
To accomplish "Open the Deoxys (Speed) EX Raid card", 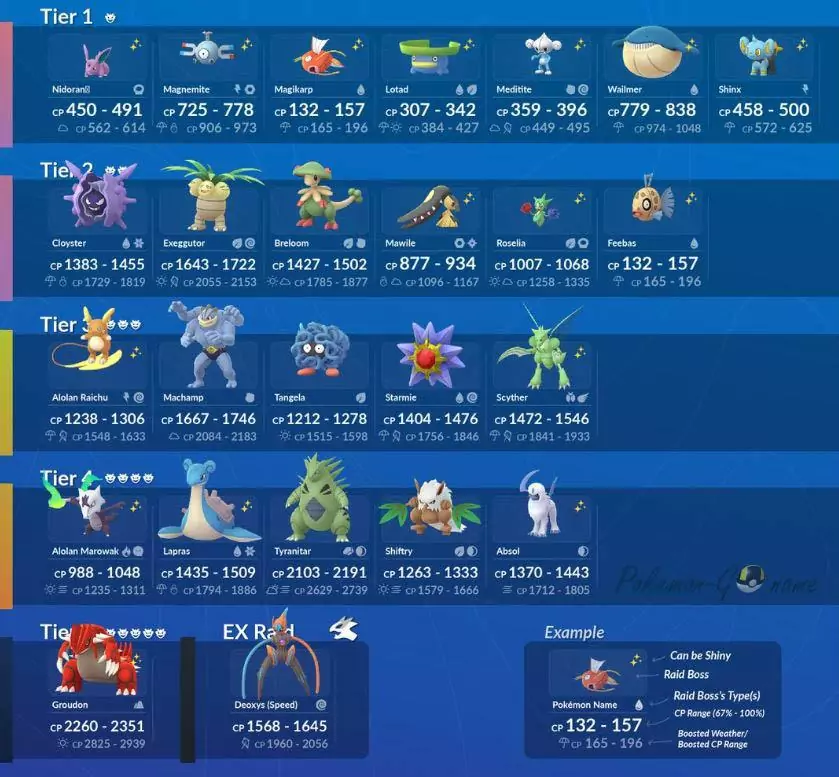I will (x=286, y=704).
